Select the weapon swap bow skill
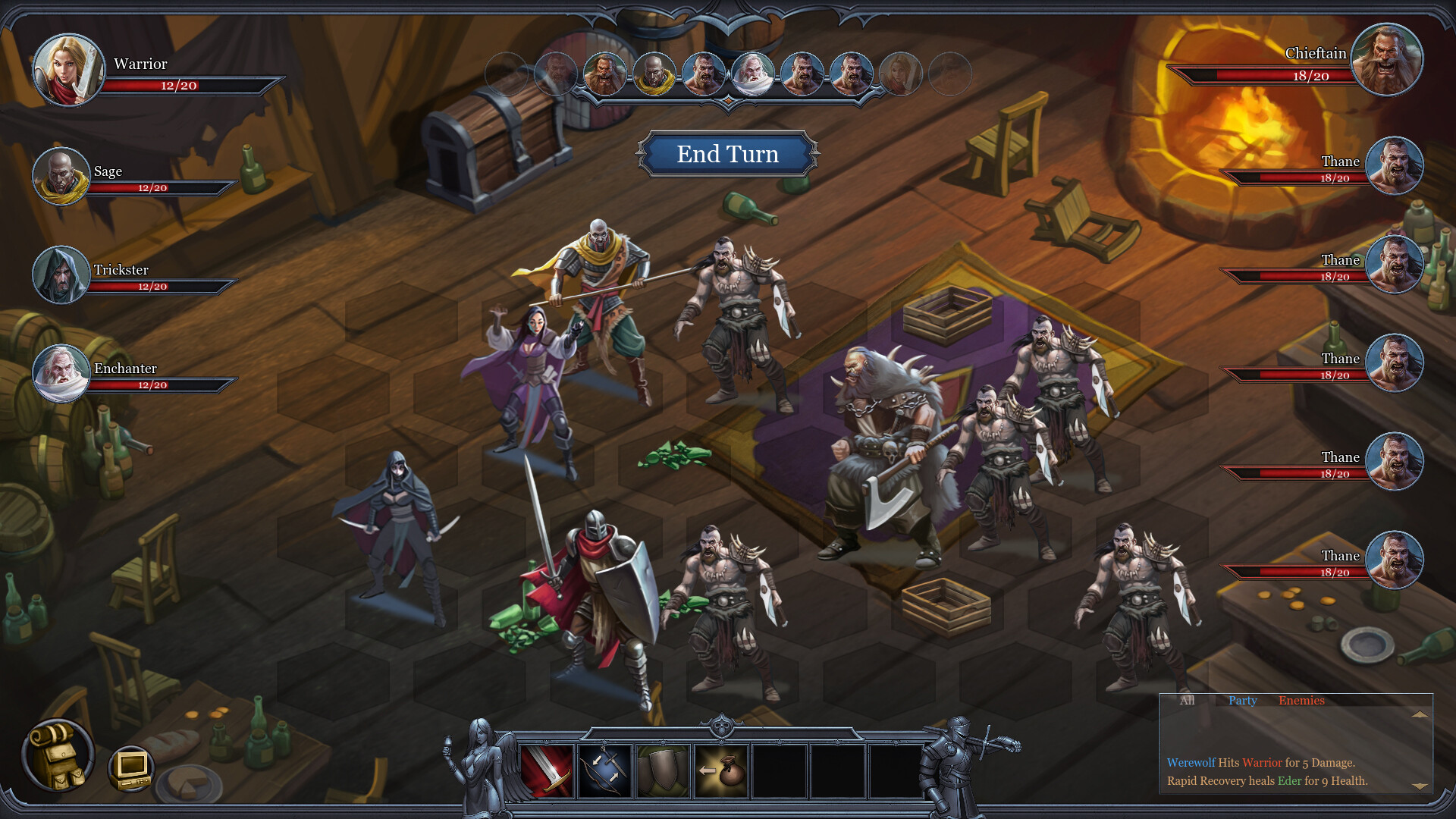Screen dimensions: 1456x819 604,771
